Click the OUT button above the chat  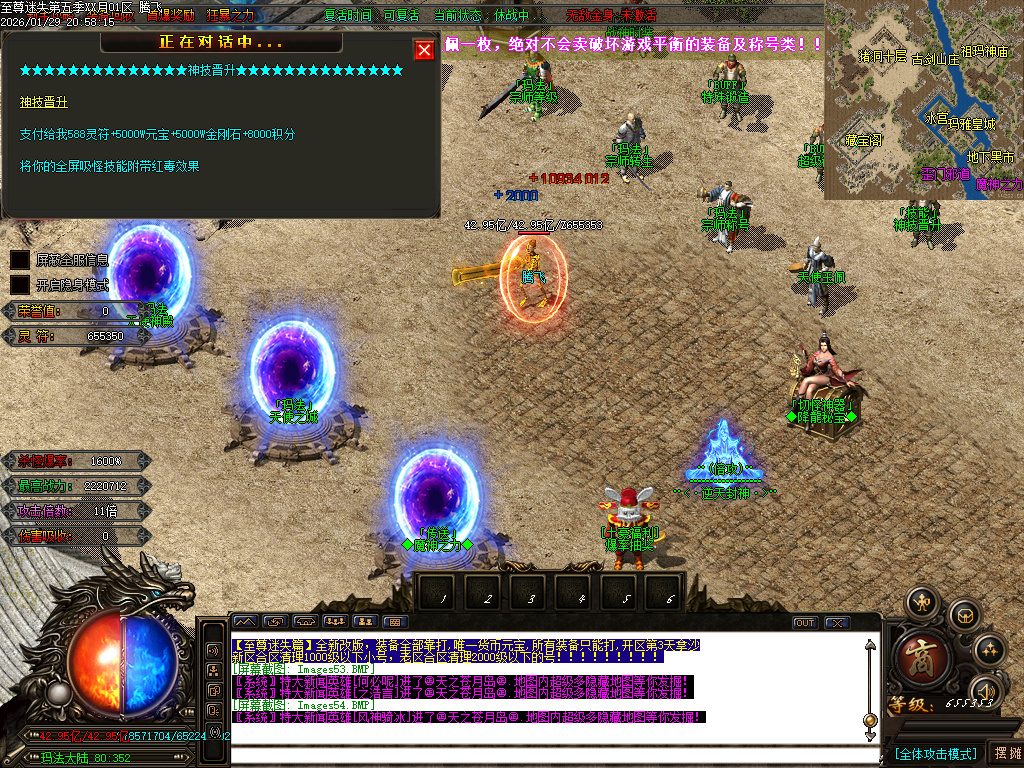click(805, 623)
